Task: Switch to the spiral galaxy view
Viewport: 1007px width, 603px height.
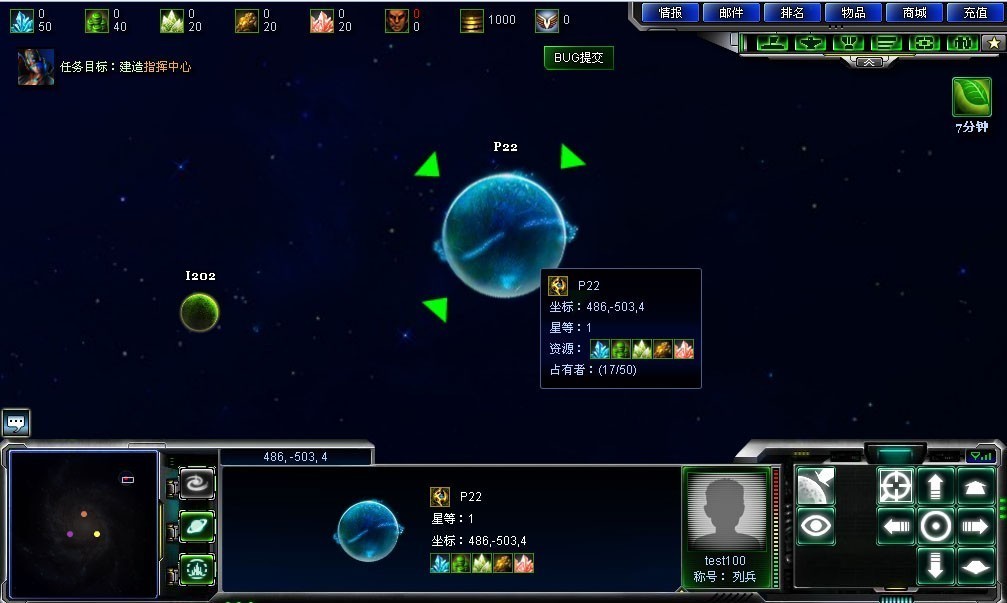Action: click(x=197, y=485)
